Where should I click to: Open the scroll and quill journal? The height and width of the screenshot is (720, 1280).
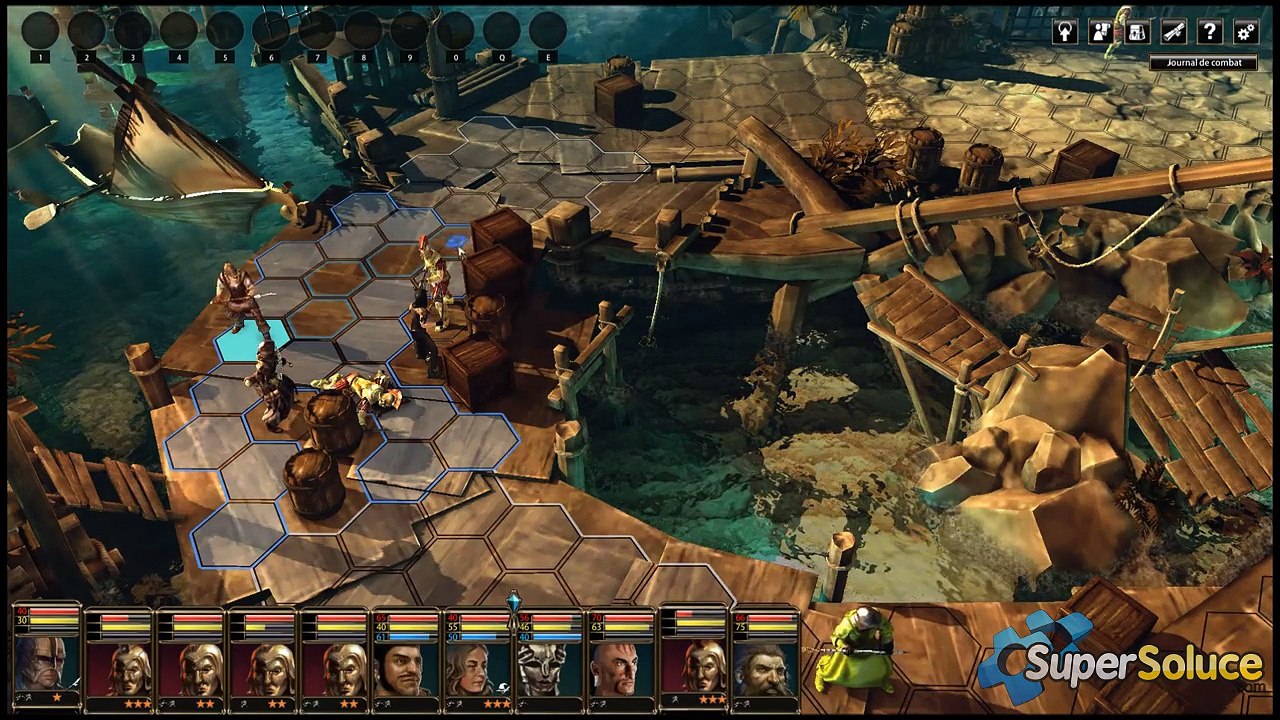tap(1173, 32)
